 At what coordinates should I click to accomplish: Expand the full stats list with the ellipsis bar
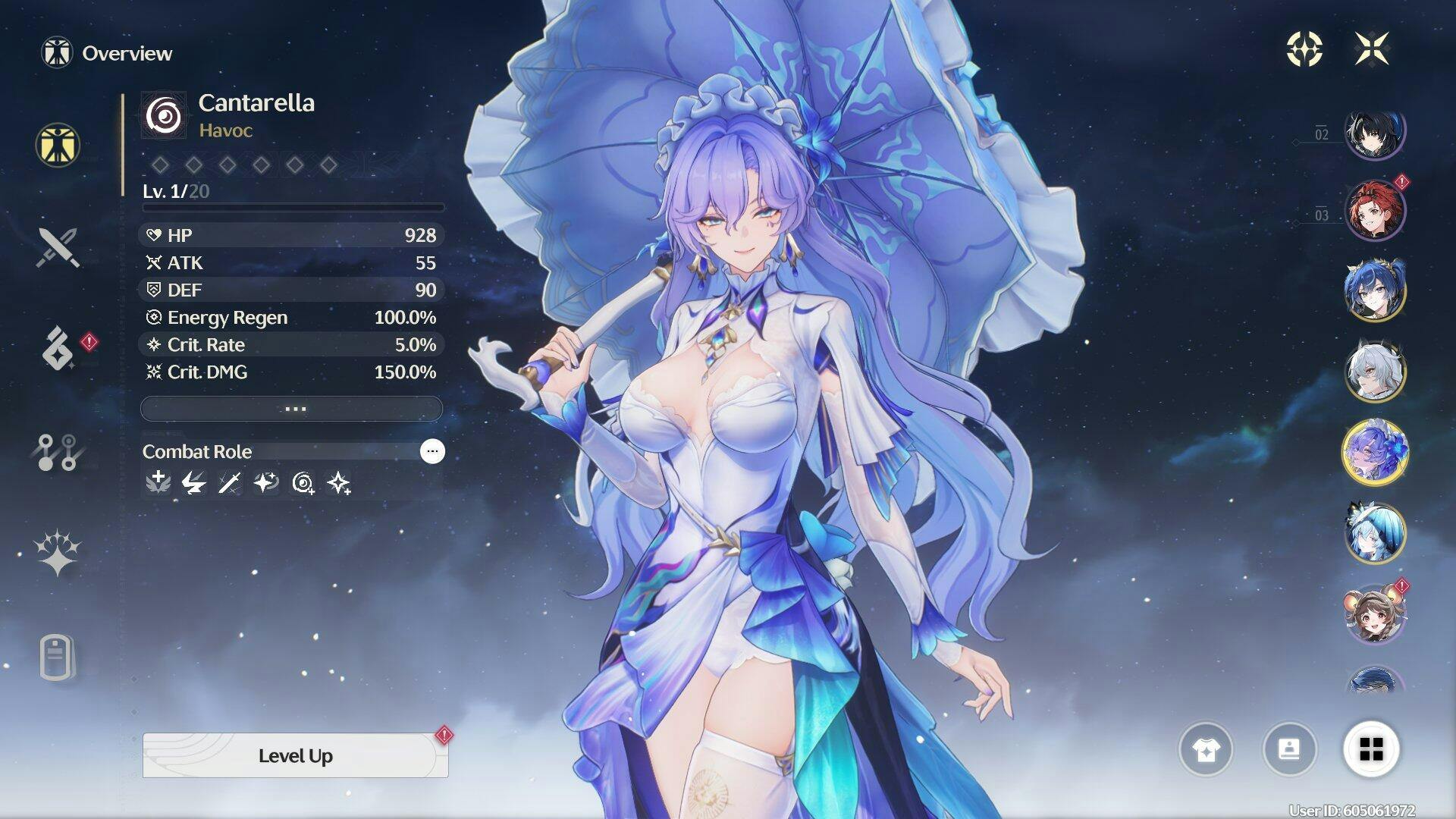point(292,409)
